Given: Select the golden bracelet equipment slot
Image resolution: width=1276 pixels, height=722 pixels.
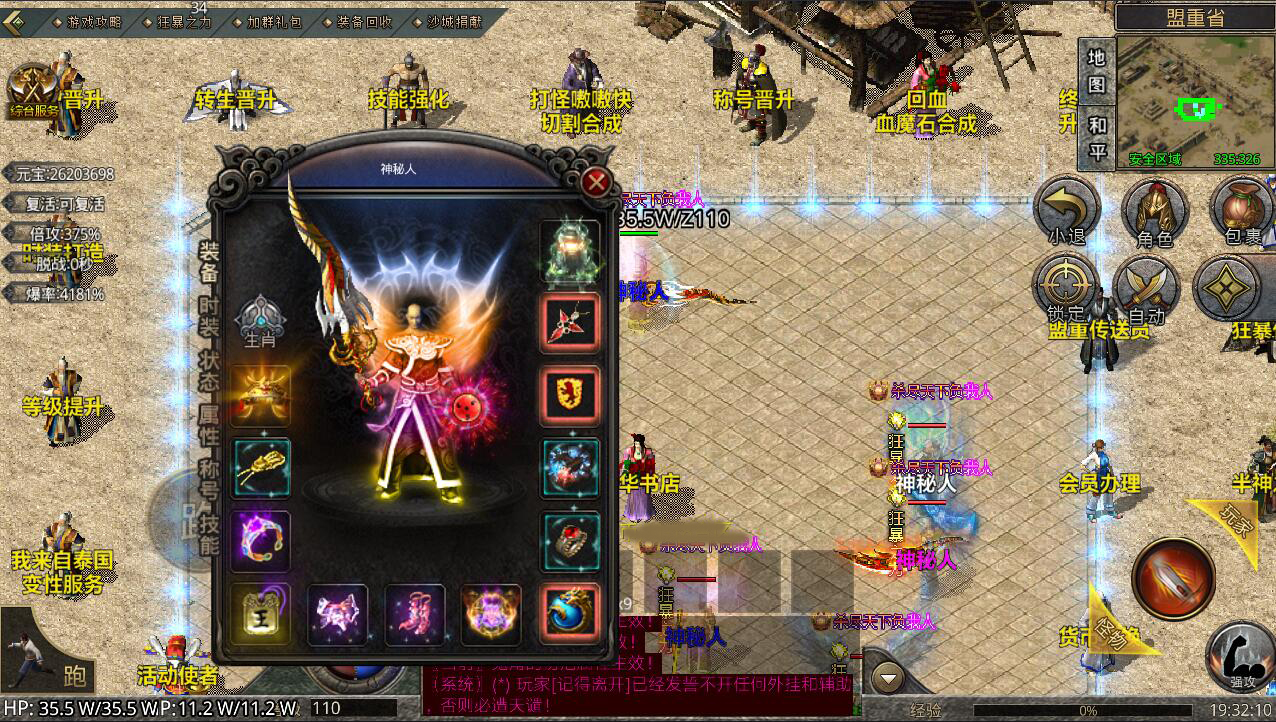Looking at the screenshot, I should 261,467.
